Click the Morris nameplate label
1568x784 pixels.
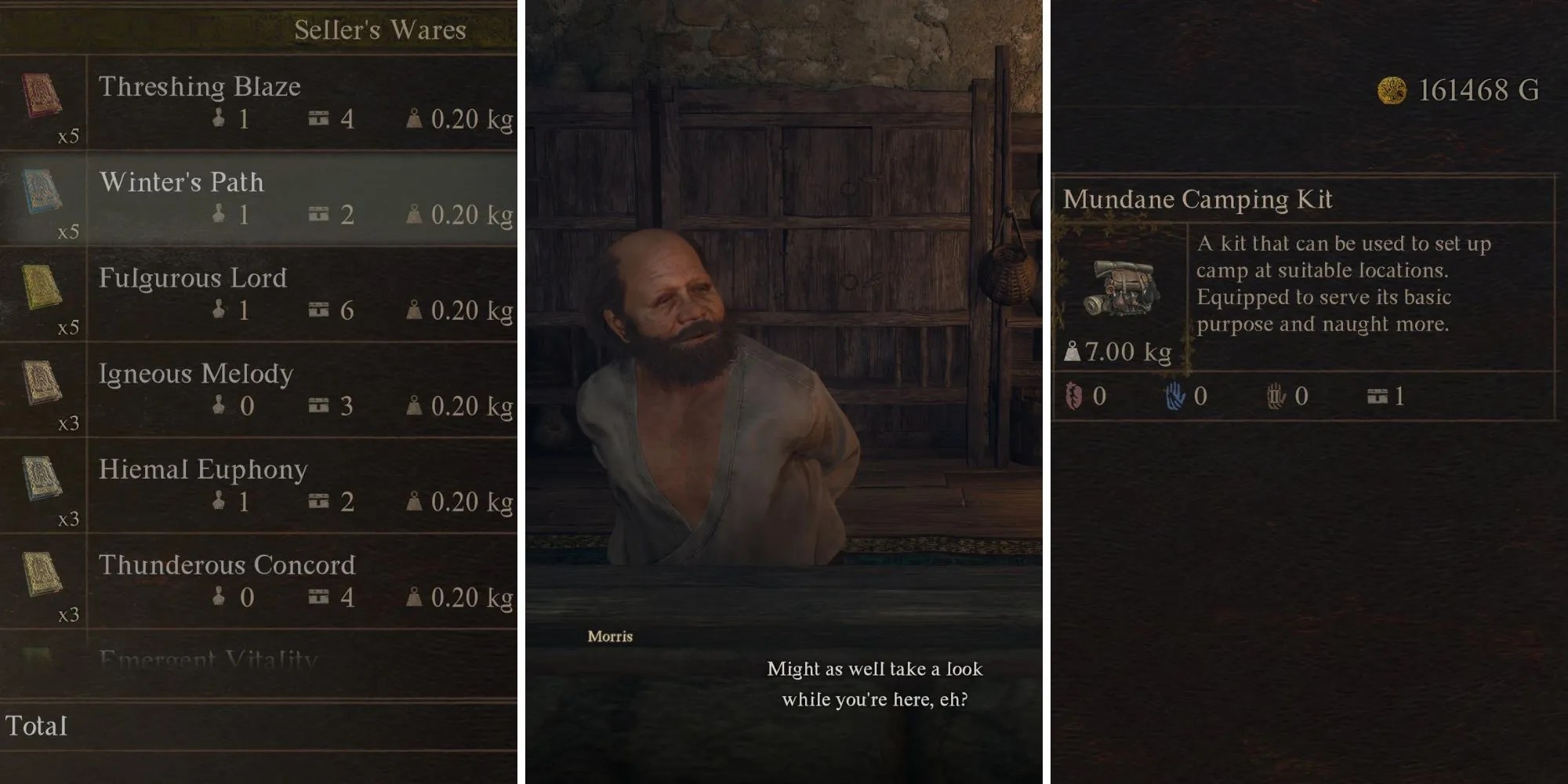coord(610,637)
